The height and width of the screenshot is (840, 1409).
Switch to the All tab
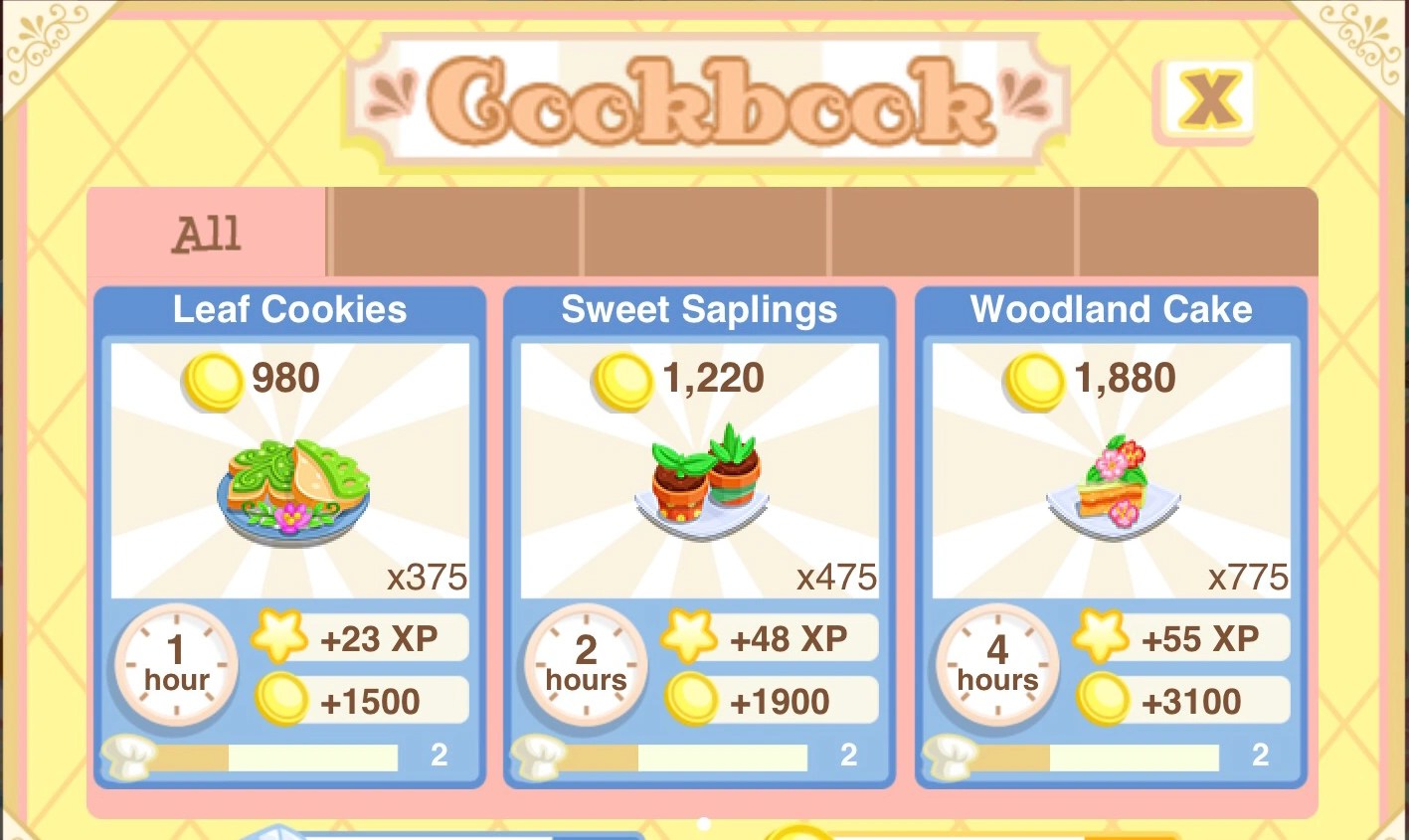pos(206,231)
